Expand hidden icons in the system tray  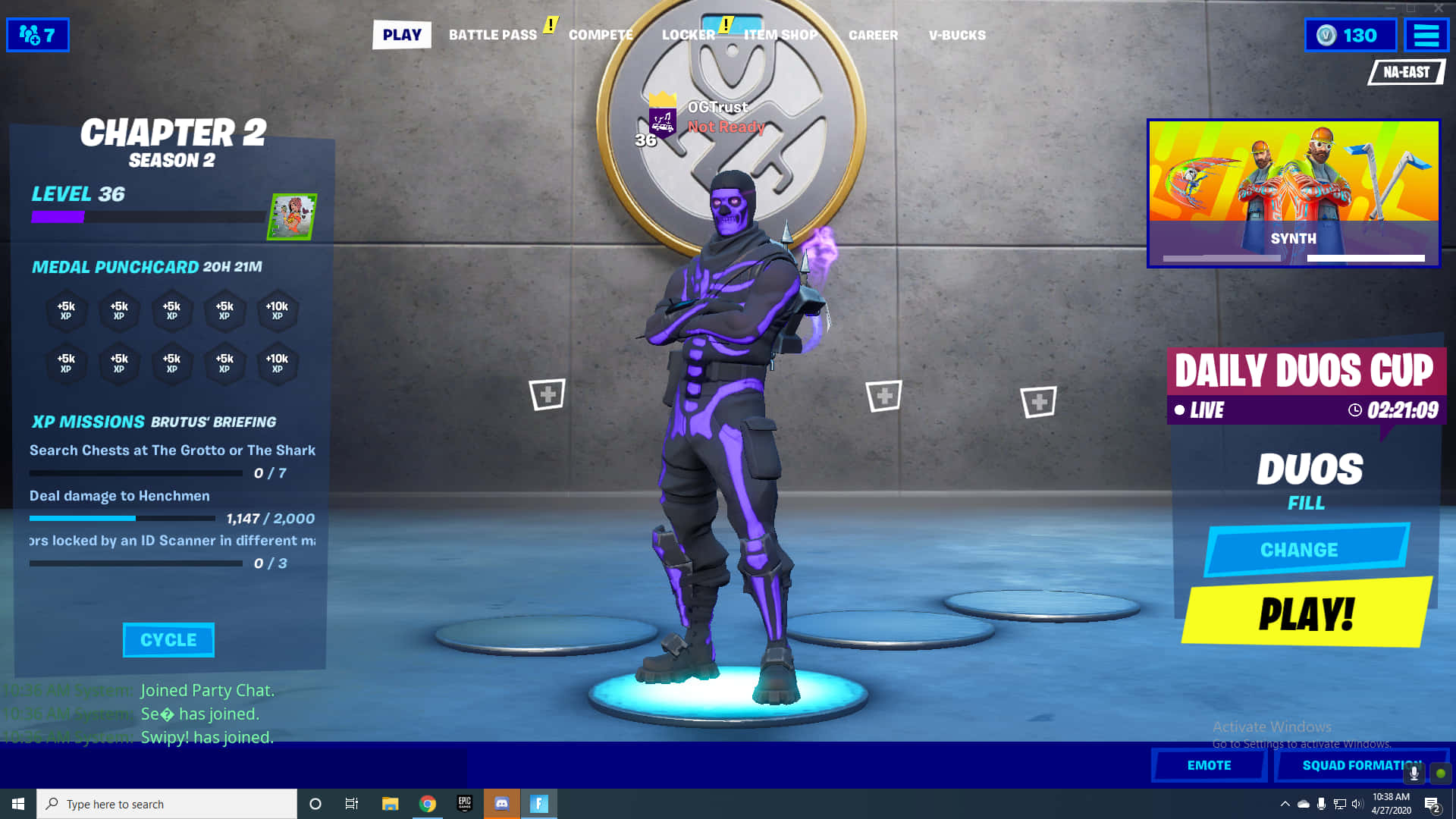[x=1287, y=803]
